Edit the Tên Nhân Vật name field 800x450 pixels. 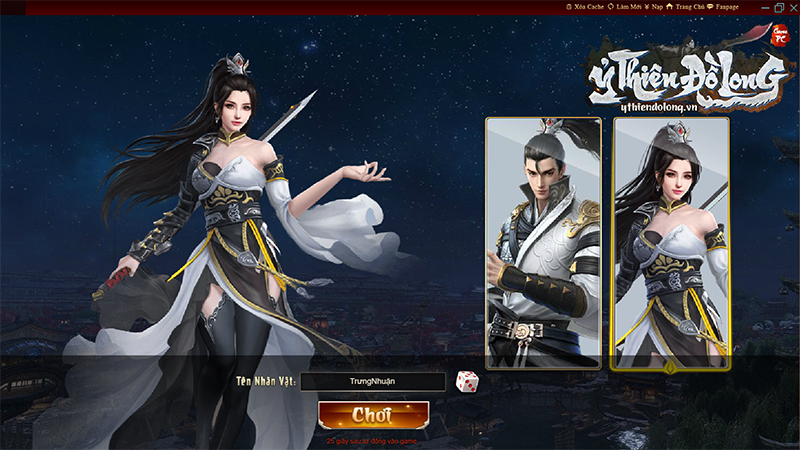pos(372,382)
